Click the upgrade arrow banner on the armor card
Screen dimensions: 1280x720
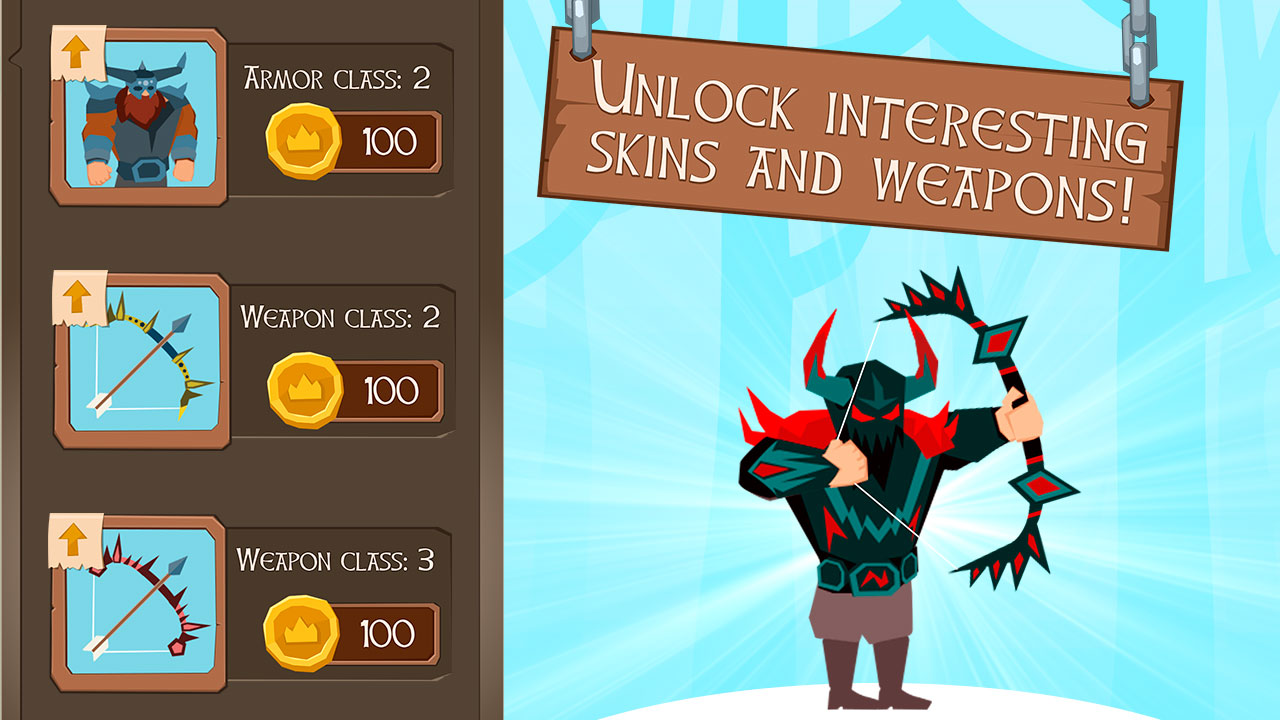coord(76,53)
